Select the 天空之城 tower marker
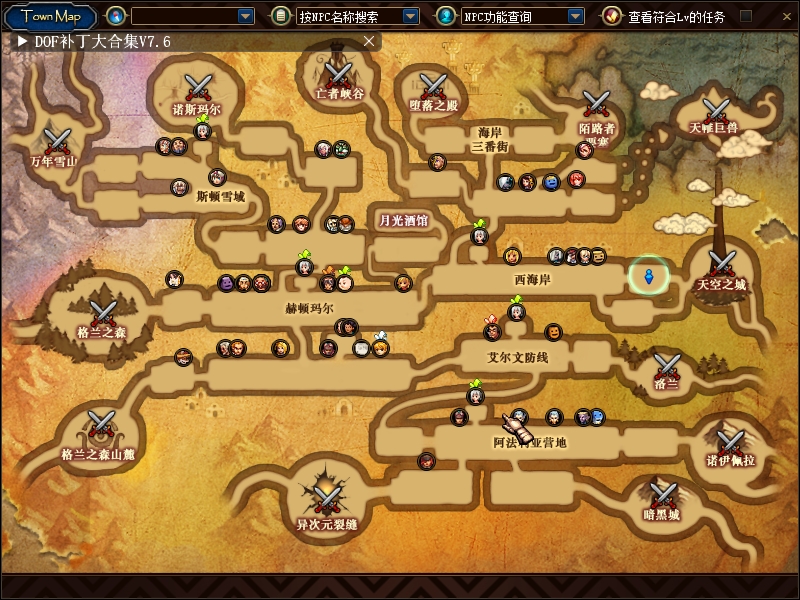This screenshot has width=800, height=600. pos(721,264)
